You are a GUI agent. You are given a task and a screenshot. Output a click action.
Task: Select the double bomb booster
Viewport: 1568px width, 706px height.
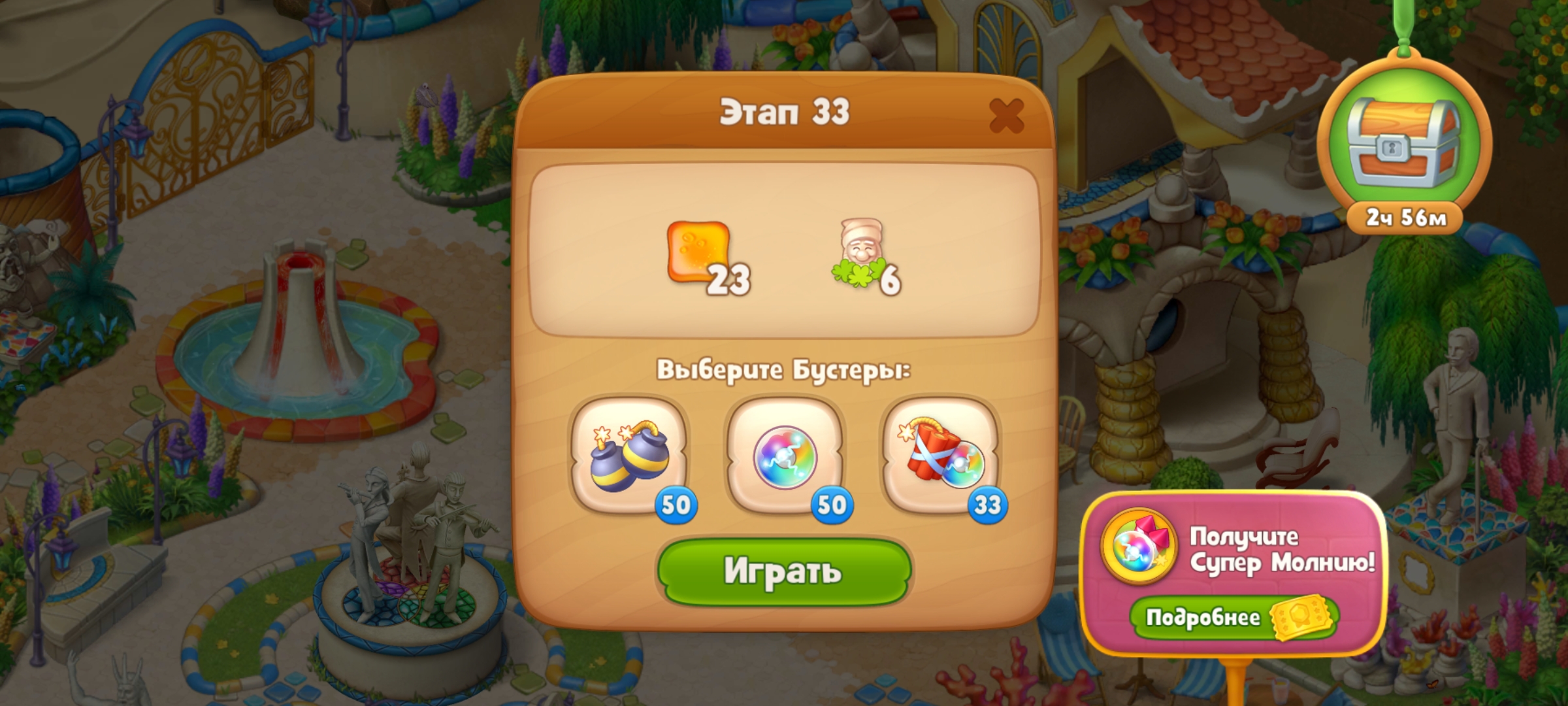tap(629, 456)
